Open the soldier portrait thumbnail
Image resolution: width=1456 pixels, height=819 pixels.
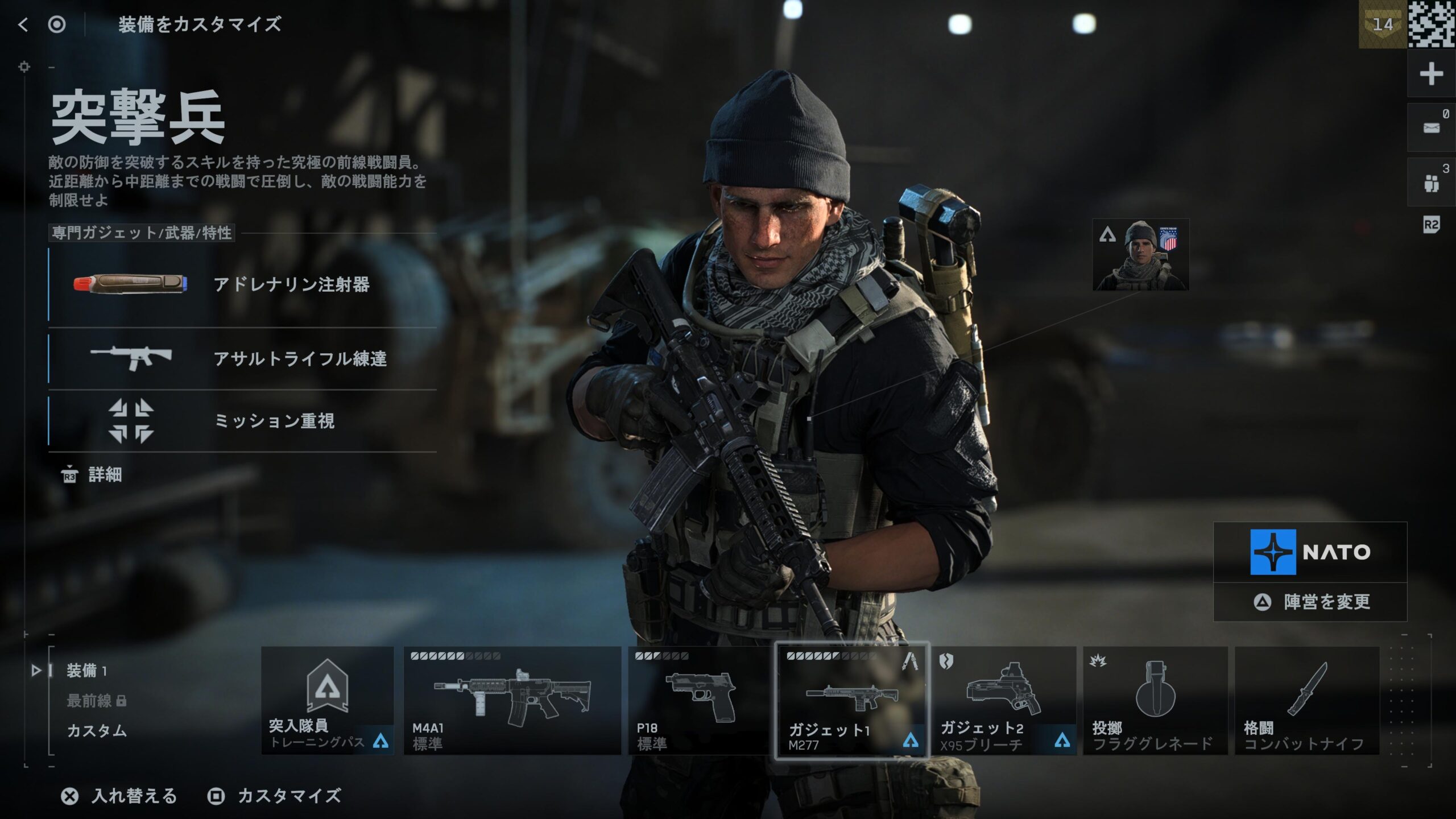tap(1140, 255)
